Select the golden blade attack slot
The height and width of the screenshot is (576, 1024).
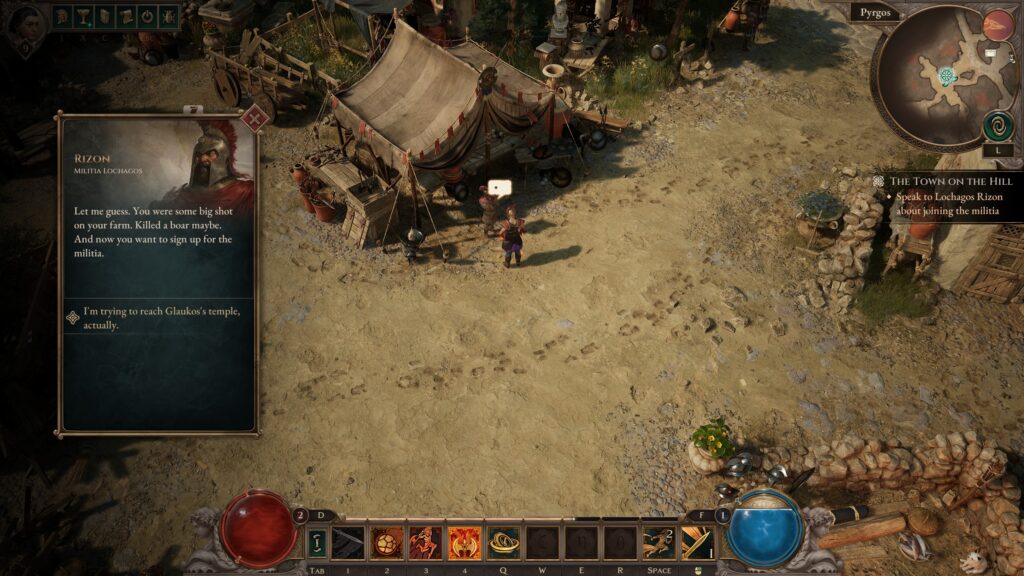pyautogui.click(x=697, y=542)
